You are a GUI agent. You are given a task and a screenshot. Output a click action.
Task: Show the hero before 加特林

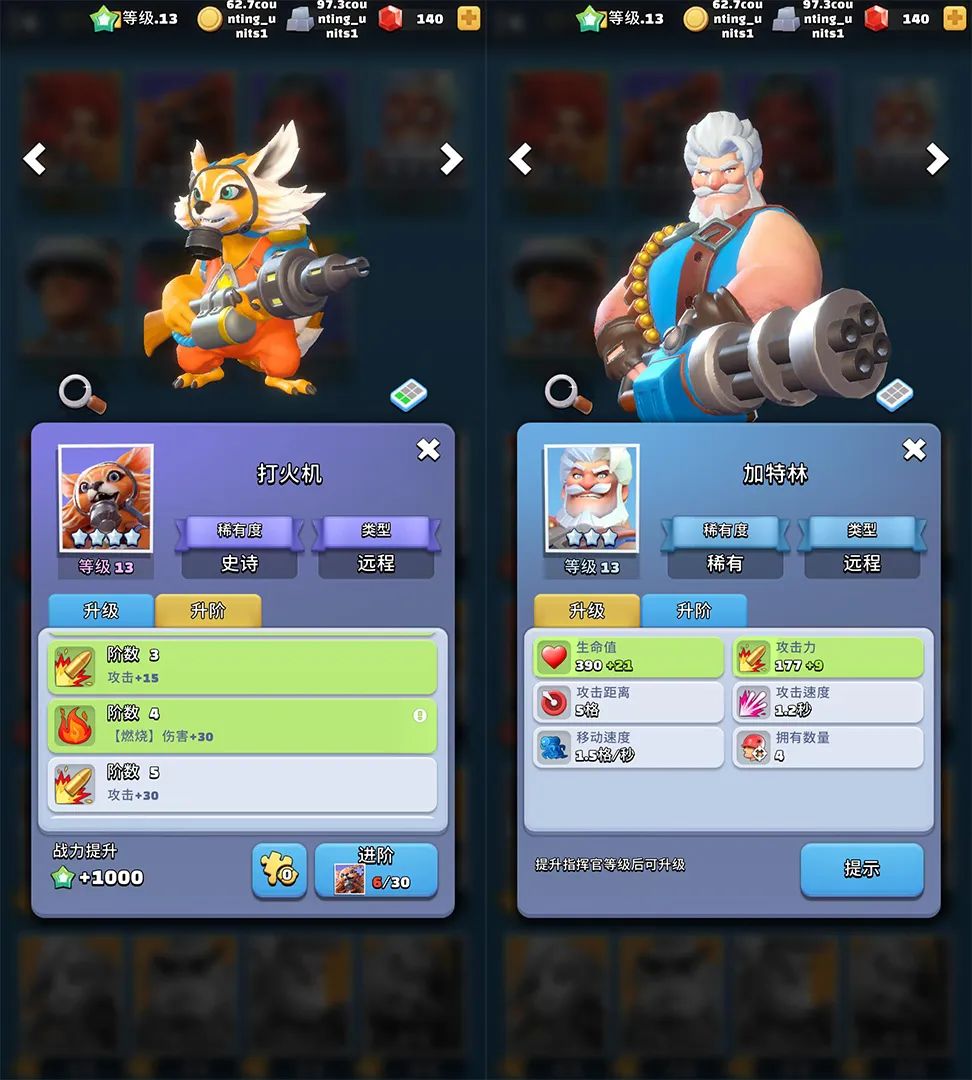(521, 159)
